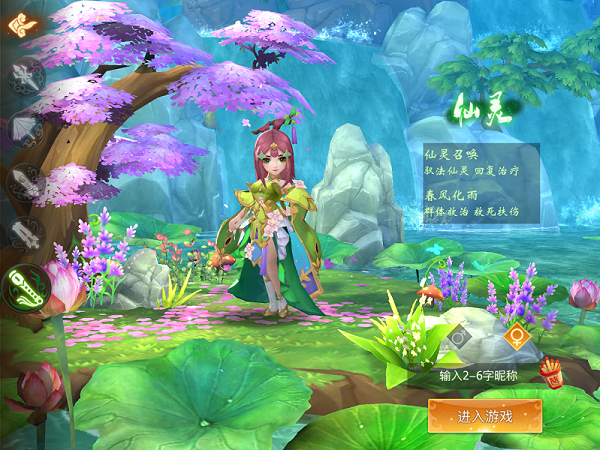Select the male gender symbol
The image size is (600, 450).
459,338
